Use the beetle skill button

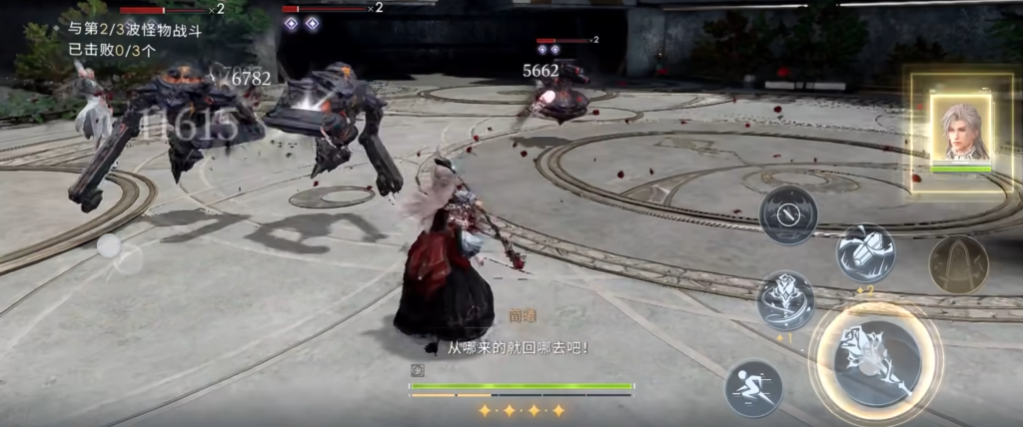tap(865, 252)
